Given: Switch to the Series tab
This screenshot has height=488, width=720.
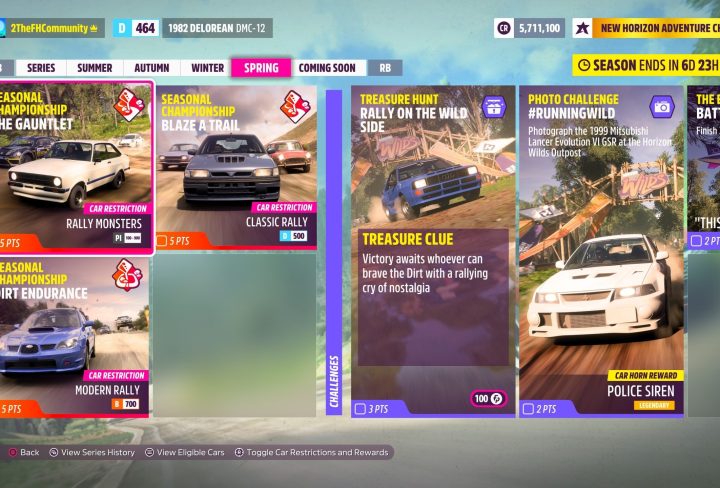Looking at the screenshot, I should point(41,68).
